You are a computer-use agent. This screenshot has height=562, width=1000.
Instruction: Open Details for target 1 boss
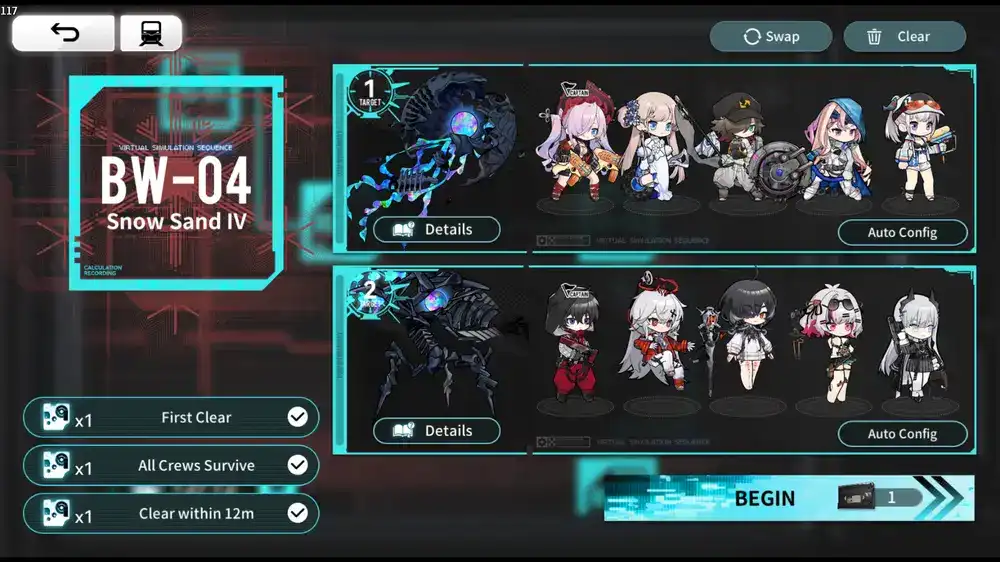click(x=437, y=230)
